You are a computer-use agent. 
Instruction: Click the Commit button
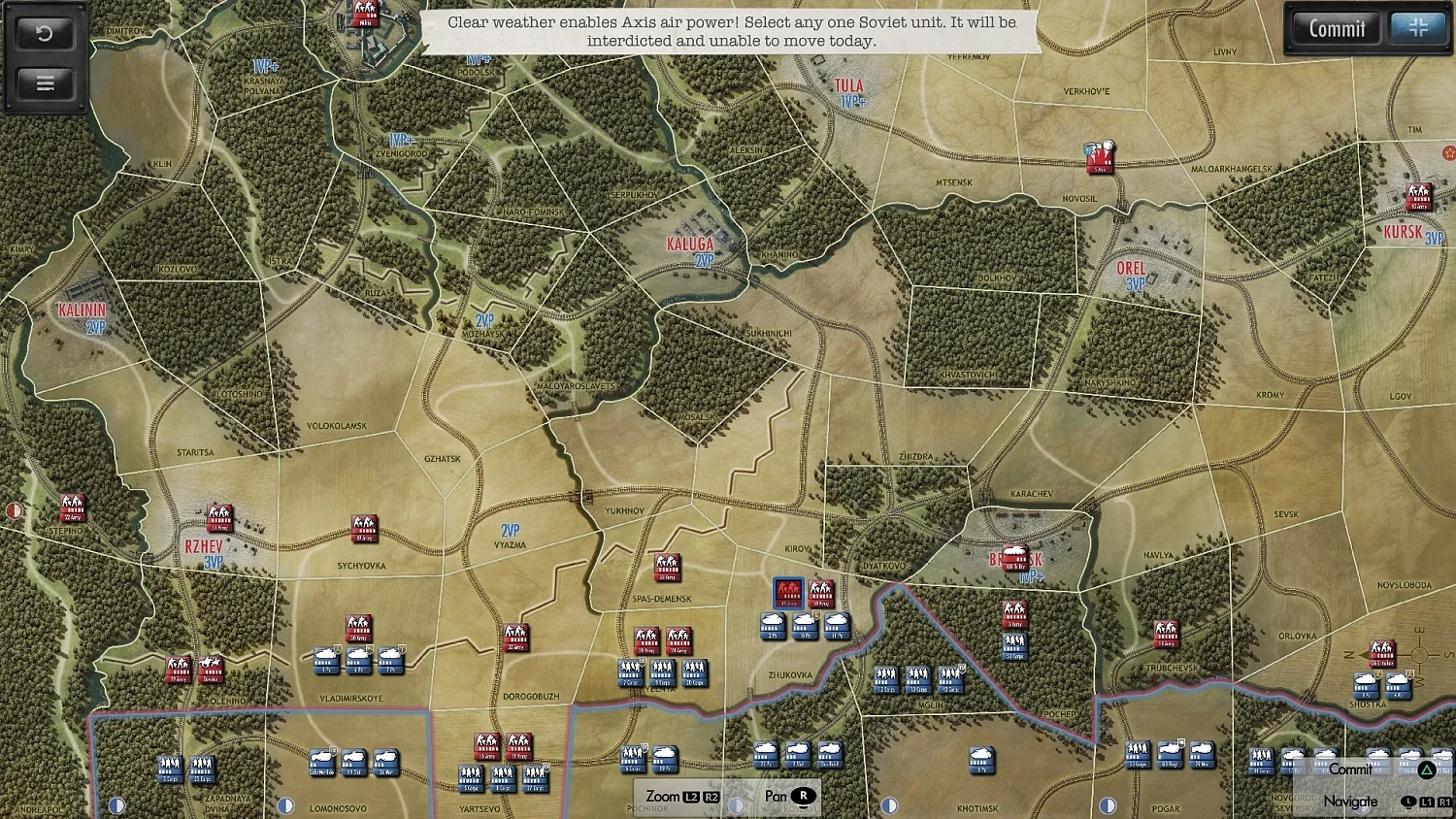tap(1337, 29)
